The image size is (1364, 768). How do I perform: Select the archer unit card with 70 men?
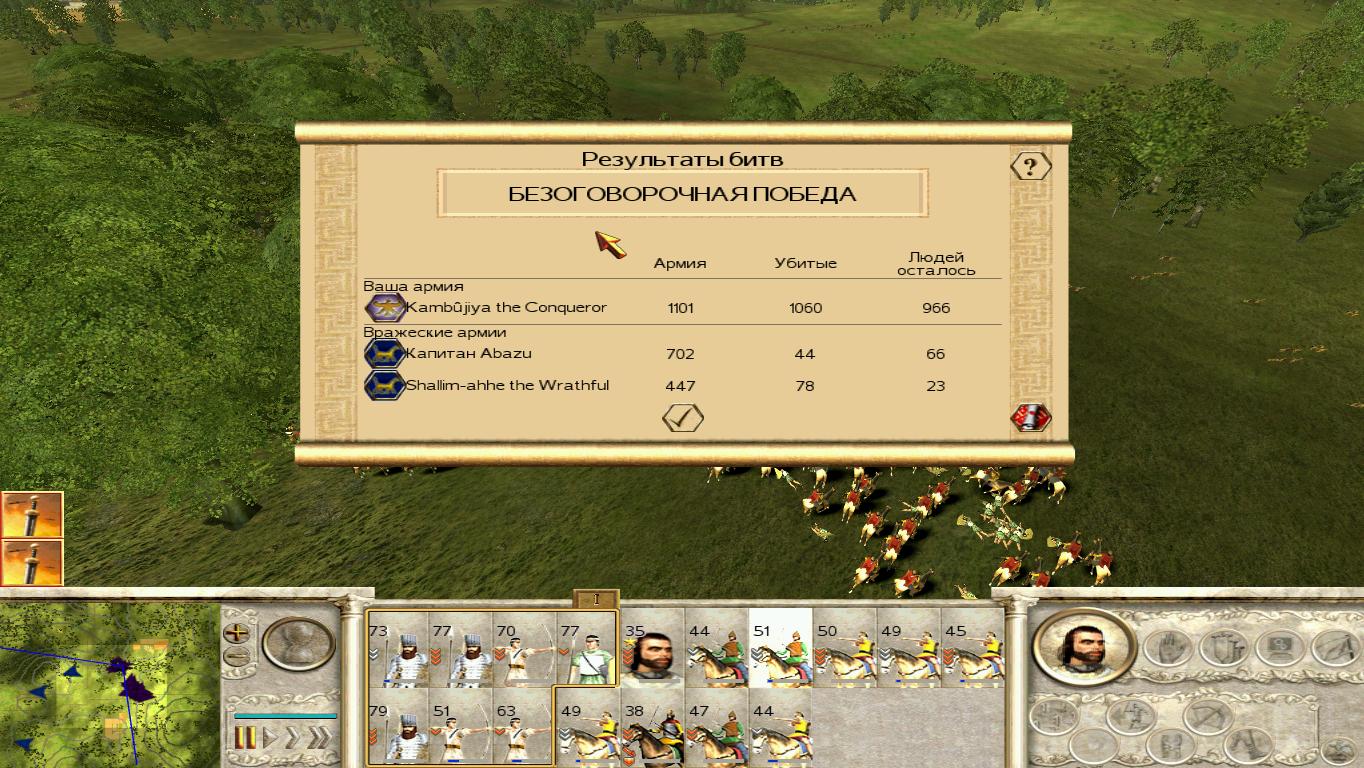[x=523, y=652]
